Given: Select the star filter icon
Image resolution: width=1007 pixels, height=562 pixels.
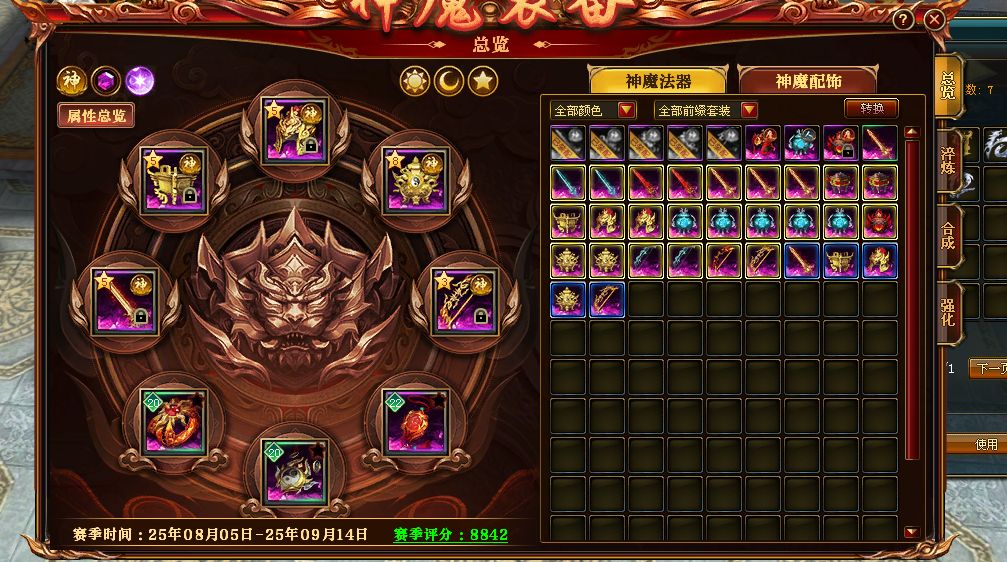Looking at the screenshot, I should (483, 81).
